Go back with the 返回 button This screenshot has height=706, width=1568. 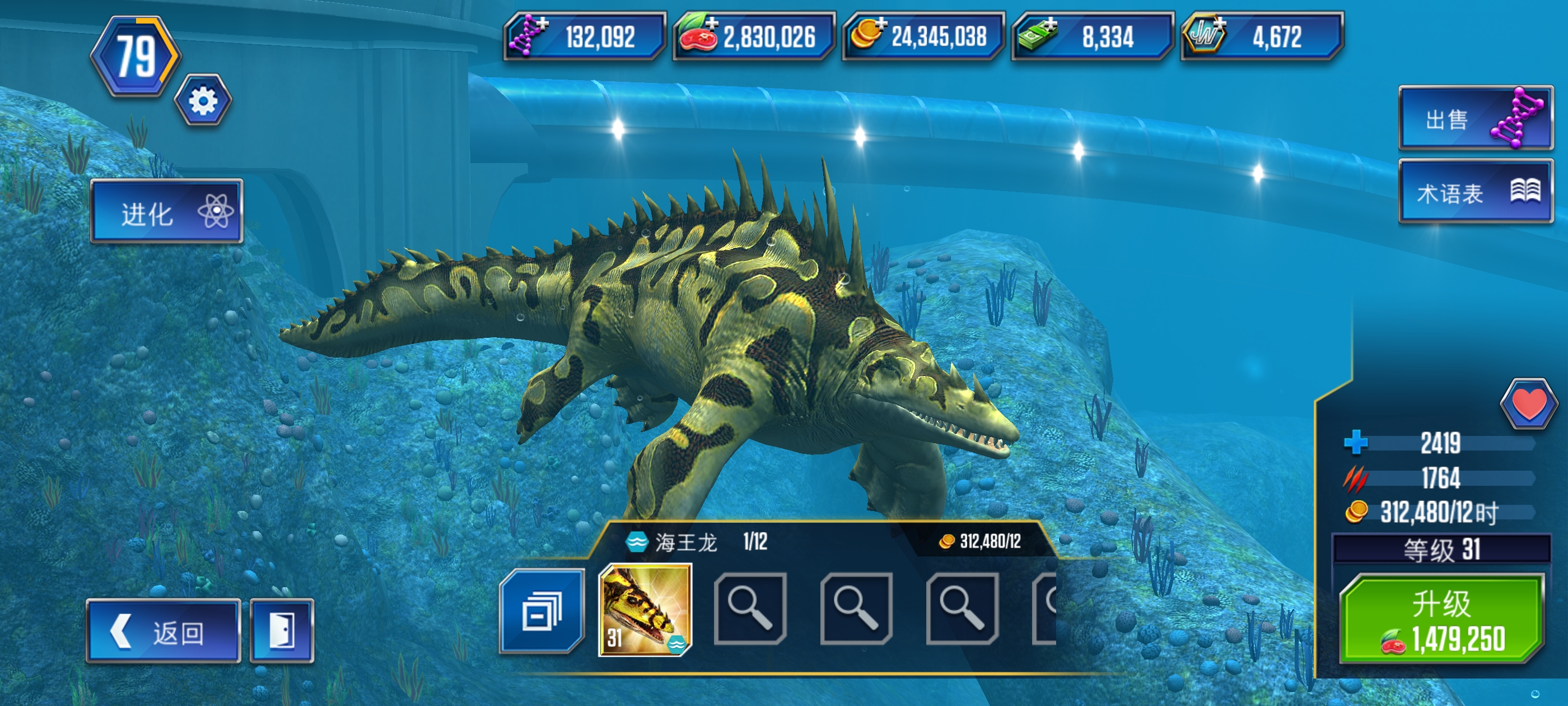tap(163, 631)
